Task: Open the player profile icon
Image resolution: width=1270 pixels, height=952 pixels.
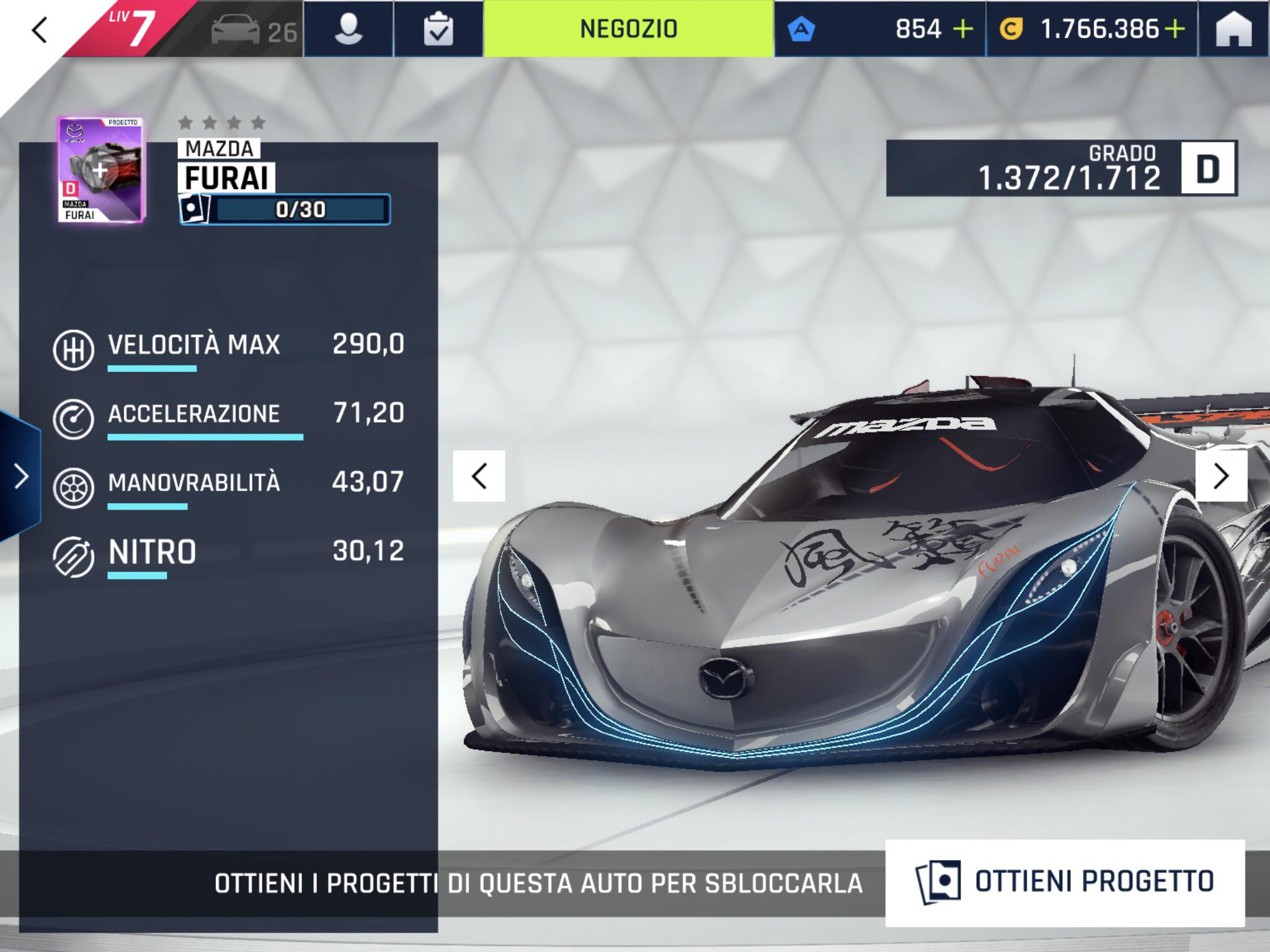Action: pos(348,30)
